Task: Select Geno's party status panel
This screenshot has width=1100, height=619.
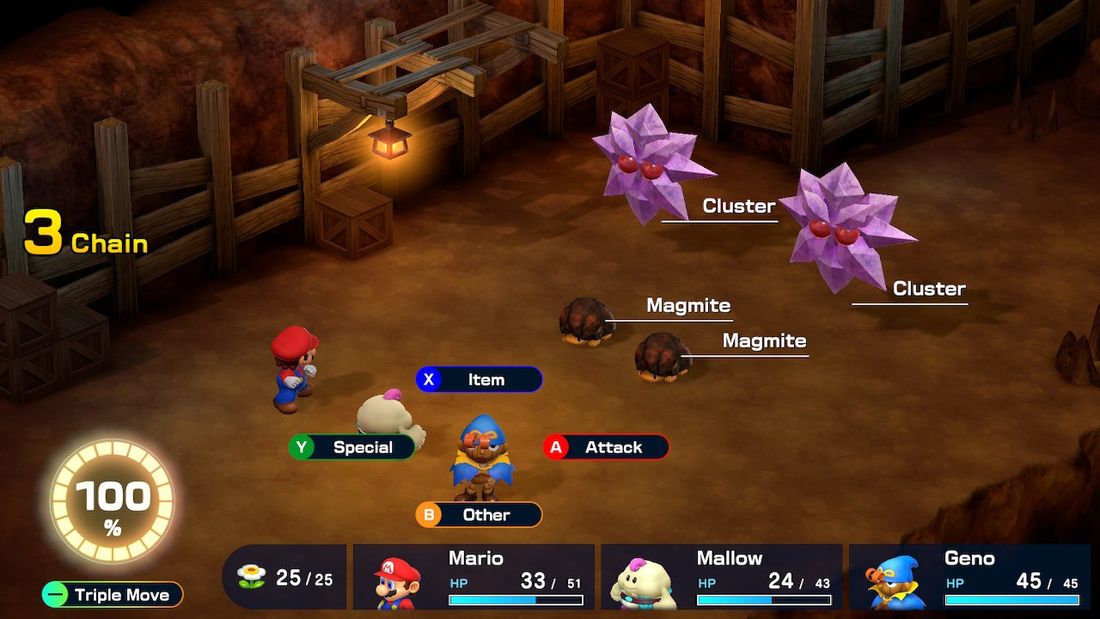Action: 969,577
